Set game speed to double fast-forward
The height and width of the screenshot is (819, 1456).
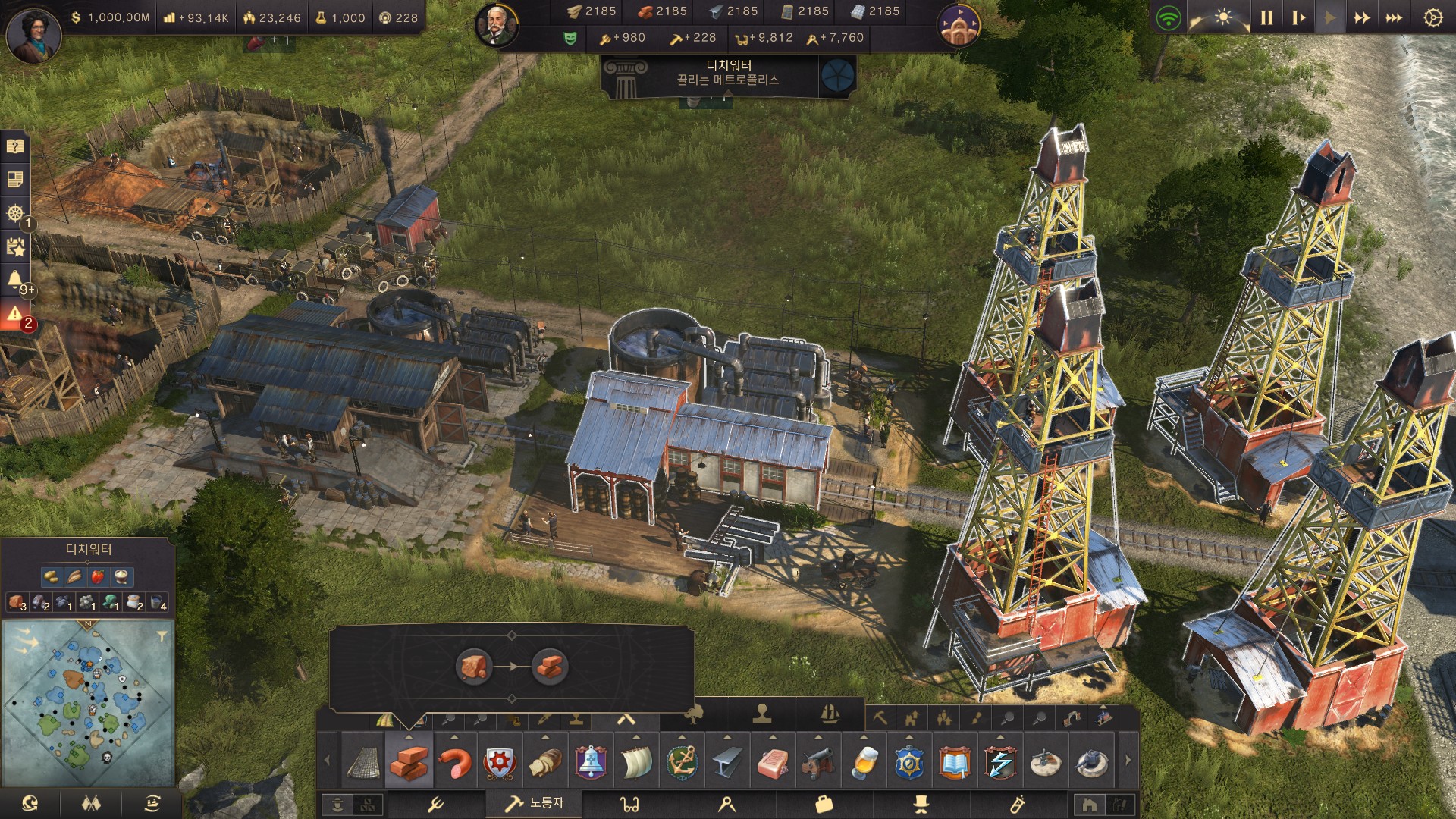pos(1362,17)
